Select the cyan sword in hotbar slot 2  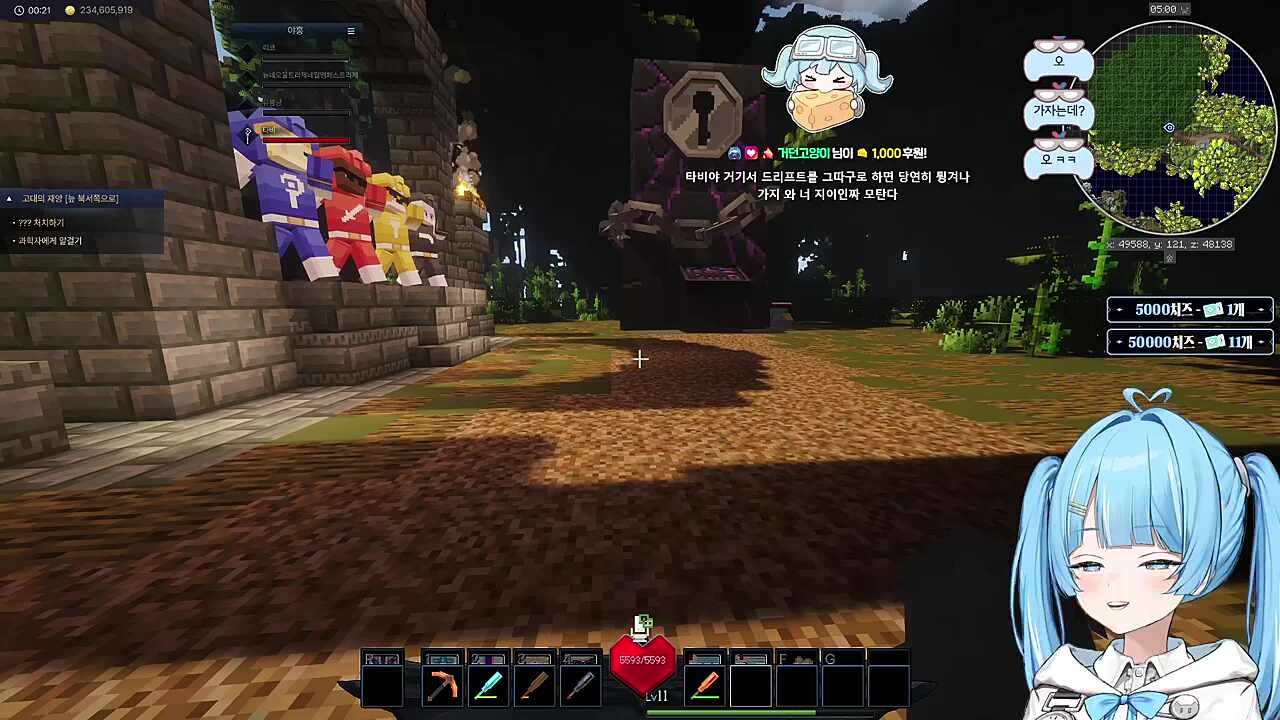(x=488, y=682)
